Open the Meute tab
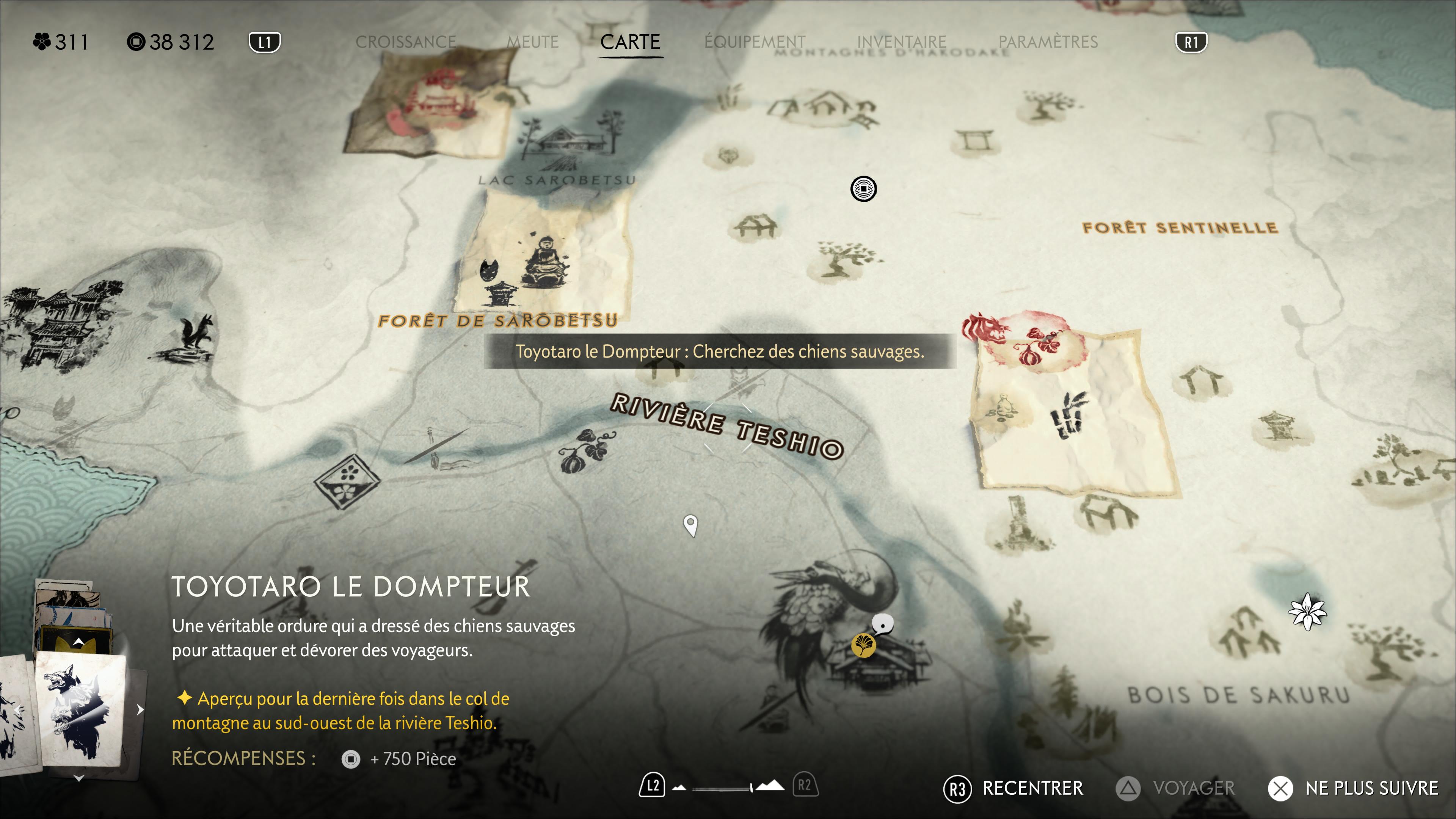 tap(532, 42)
